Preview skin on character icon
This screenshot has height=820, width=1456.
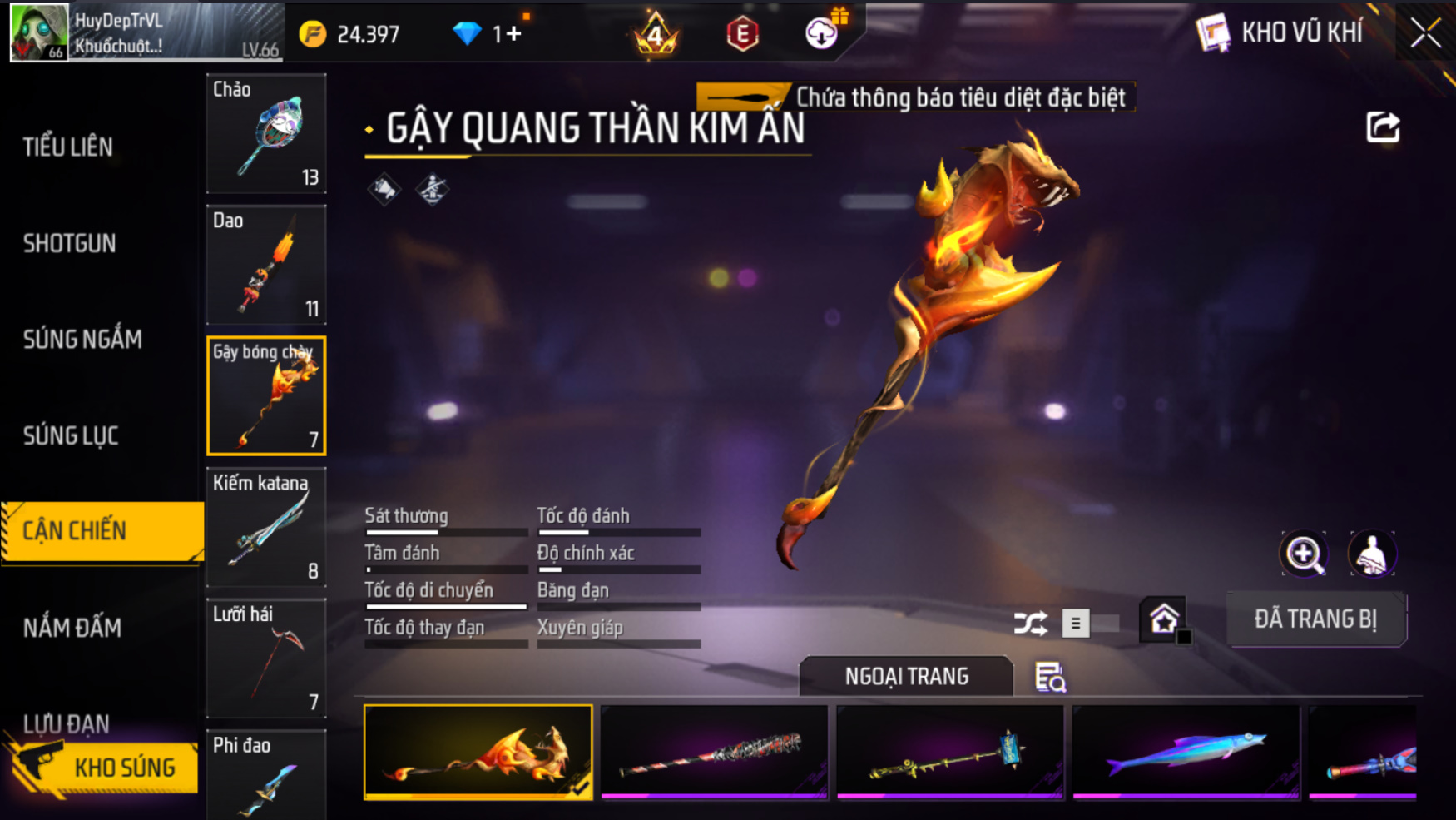(1371, 554)
